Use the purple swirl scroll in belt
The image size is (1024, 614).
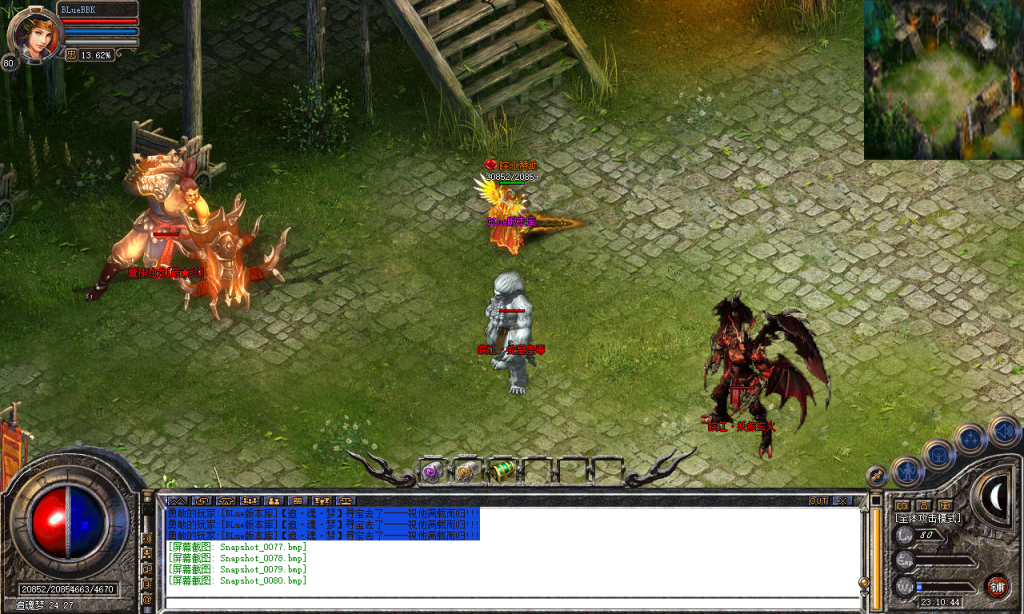432,472
